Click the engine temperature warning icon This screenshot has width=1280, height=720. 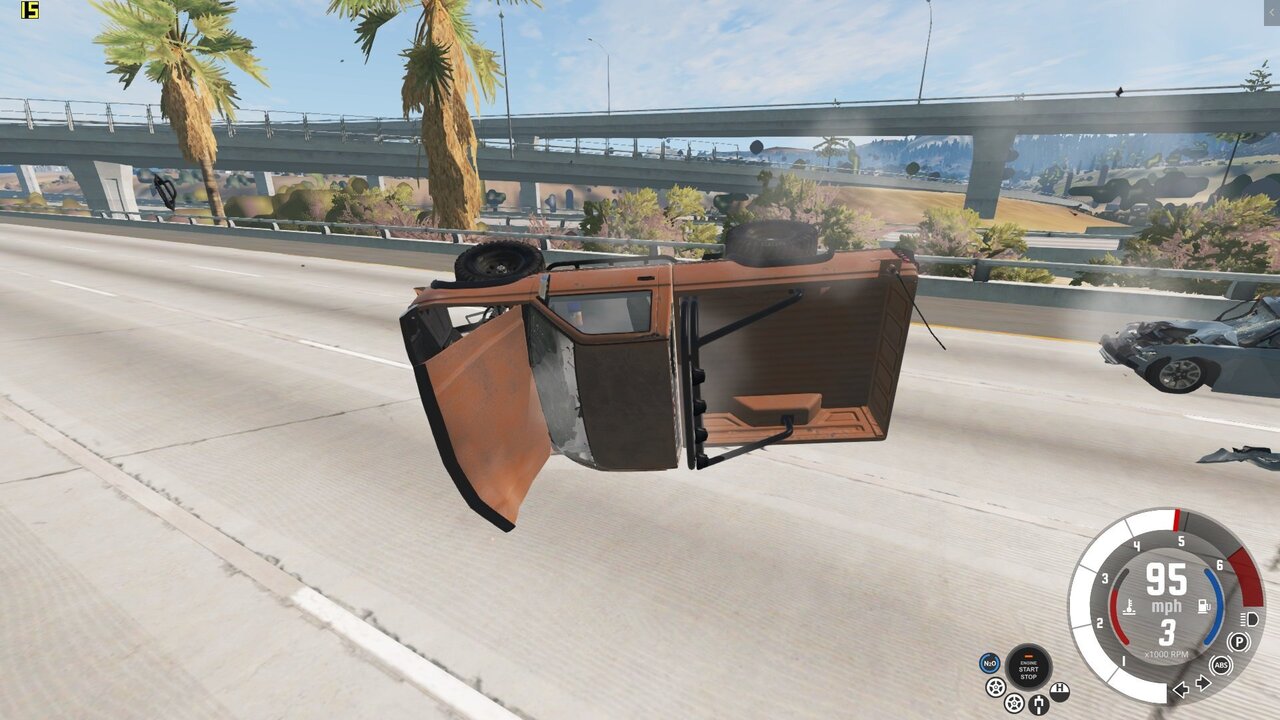click(1130, 607)
